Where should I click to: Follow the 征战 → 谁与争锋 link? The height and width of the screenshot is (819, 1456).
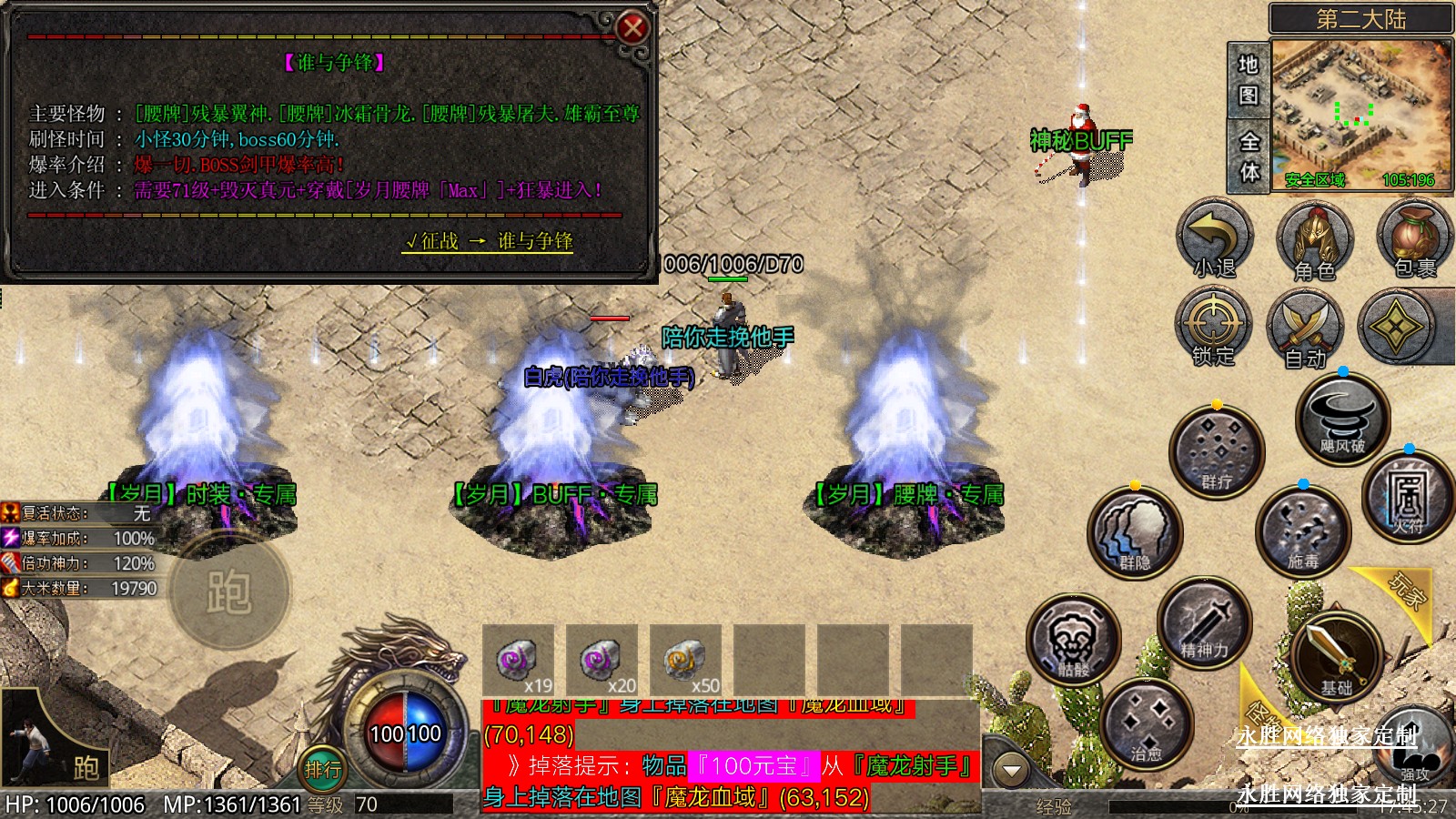point(489,241)
